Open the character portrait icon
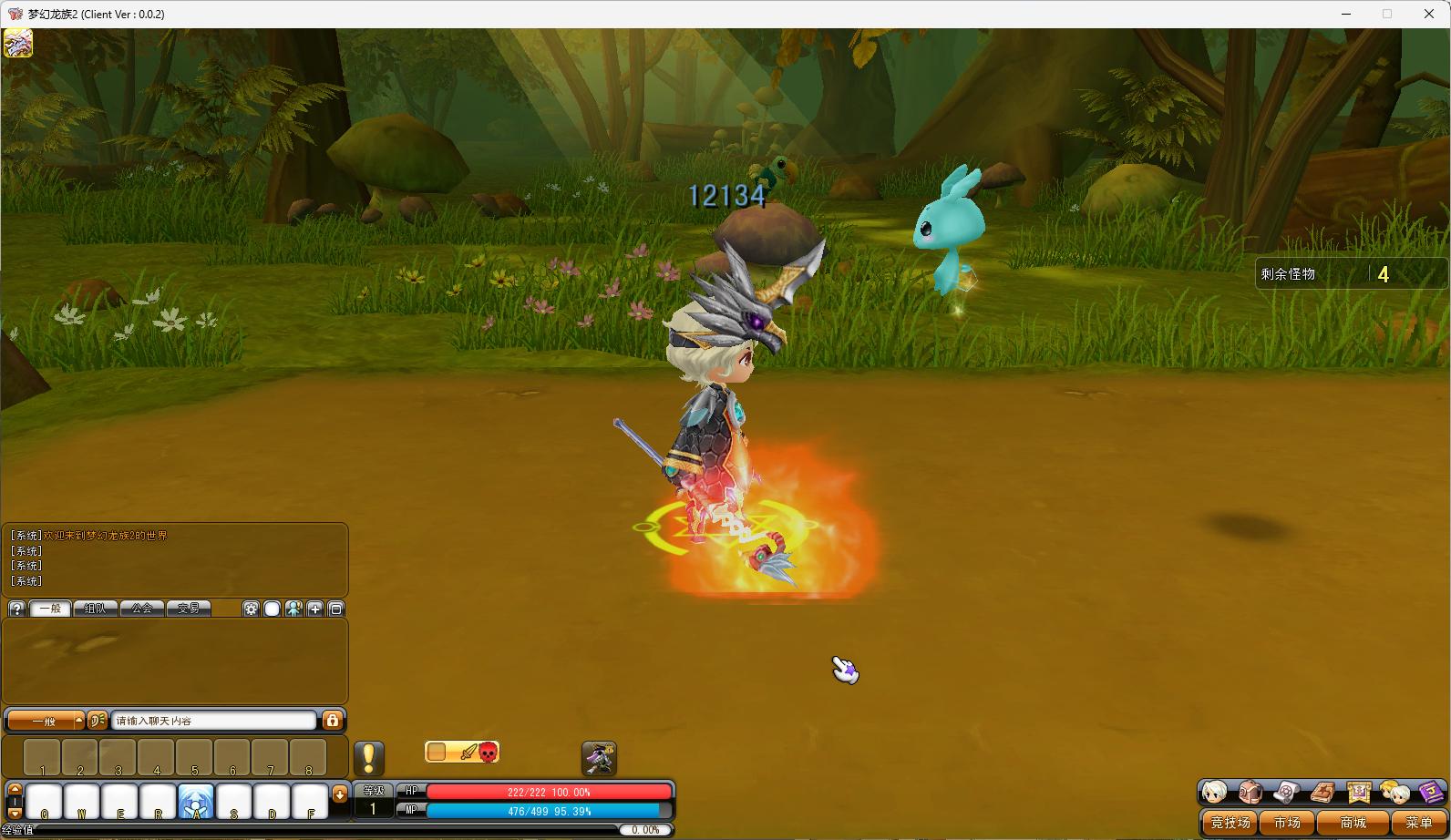Viewport: 1451px width, 840px height. point(1214,792)
